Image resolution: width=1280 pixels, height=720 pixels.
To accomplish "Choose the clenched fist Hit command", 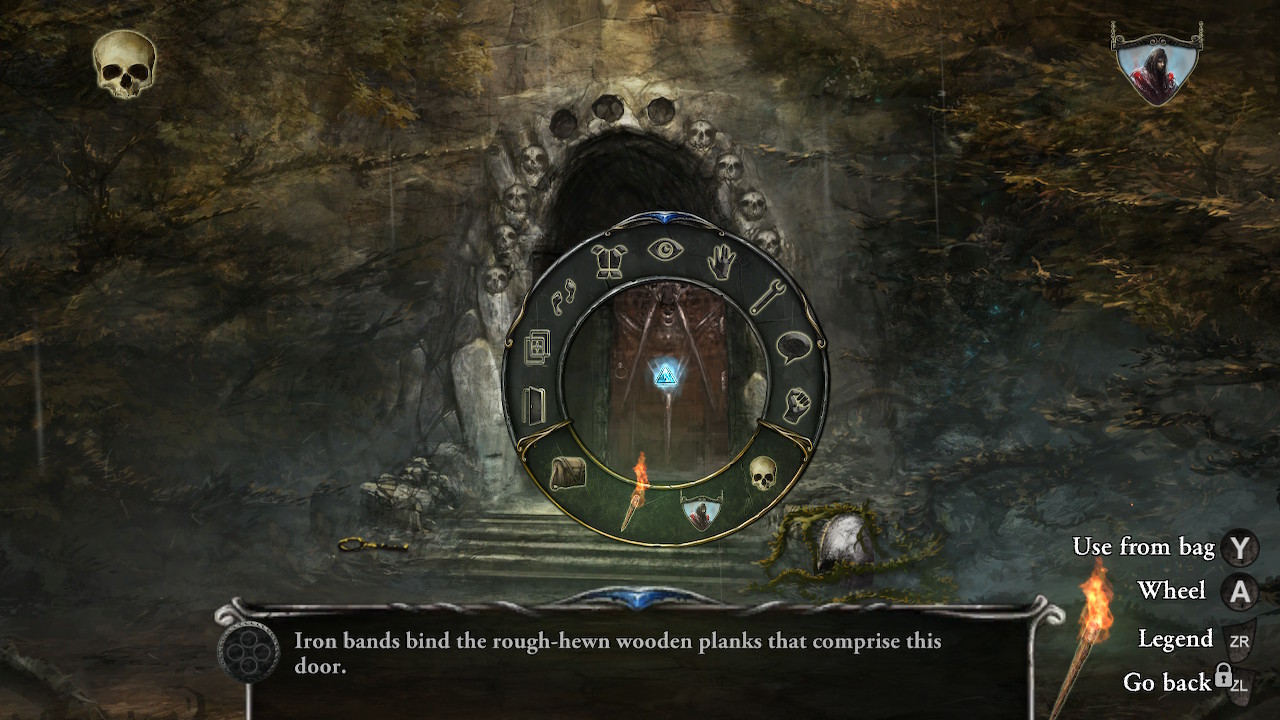I will point(796,404).
